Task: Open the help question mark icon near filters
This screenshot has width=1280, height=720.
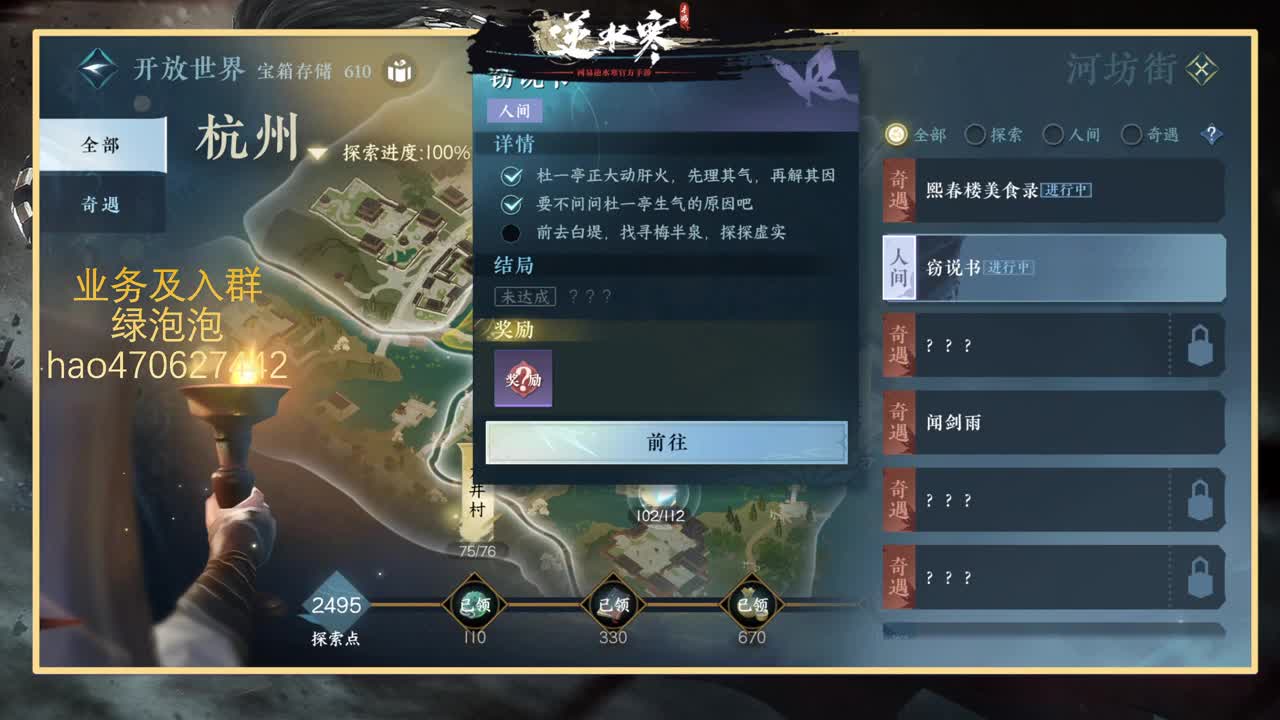Action: pyautogui.click(x=1210, y=133)
